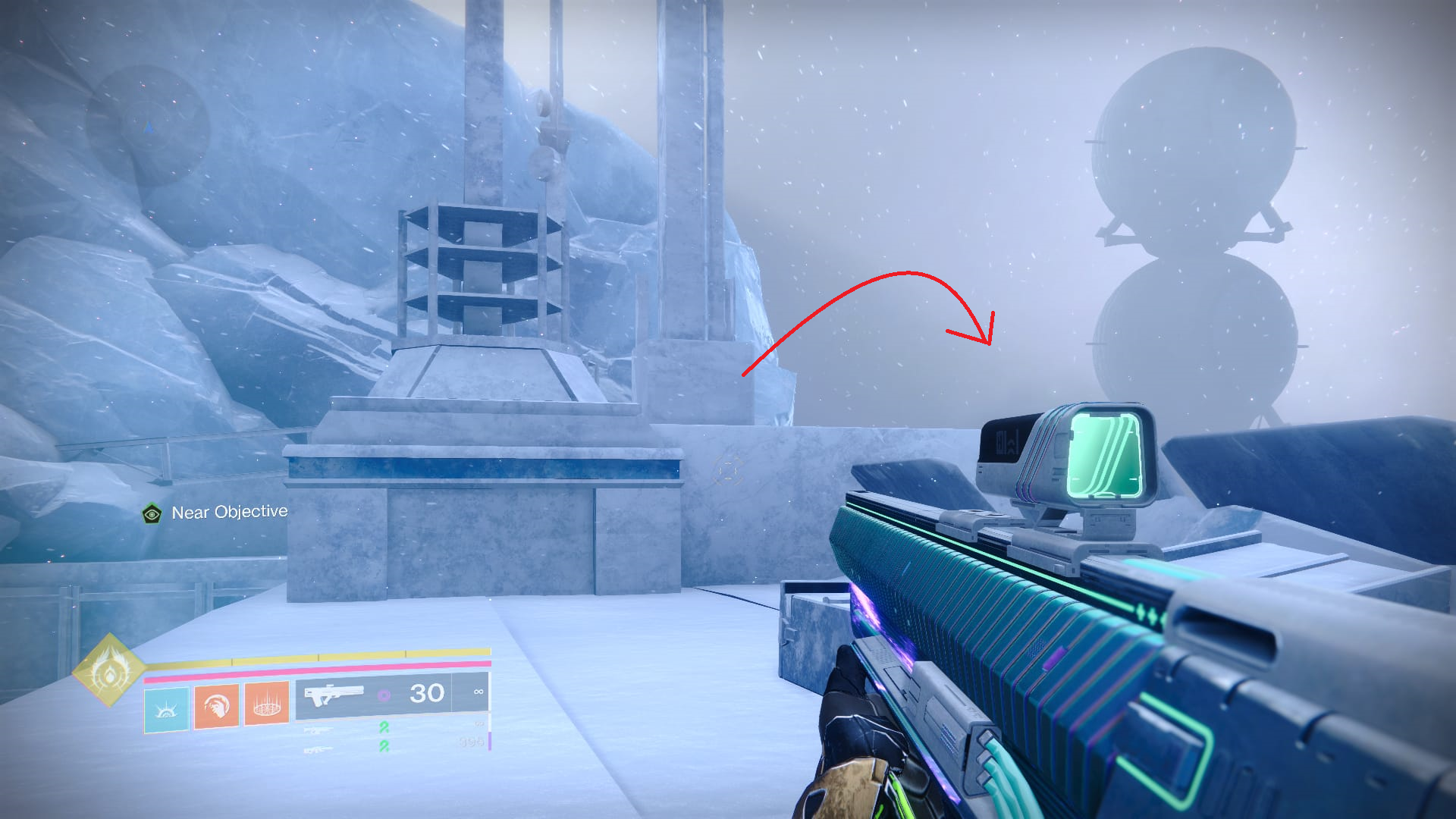This screenshot has height=819, width=1456.
Task: Click the blue player arrow on the radar
Action: (149, 127)
